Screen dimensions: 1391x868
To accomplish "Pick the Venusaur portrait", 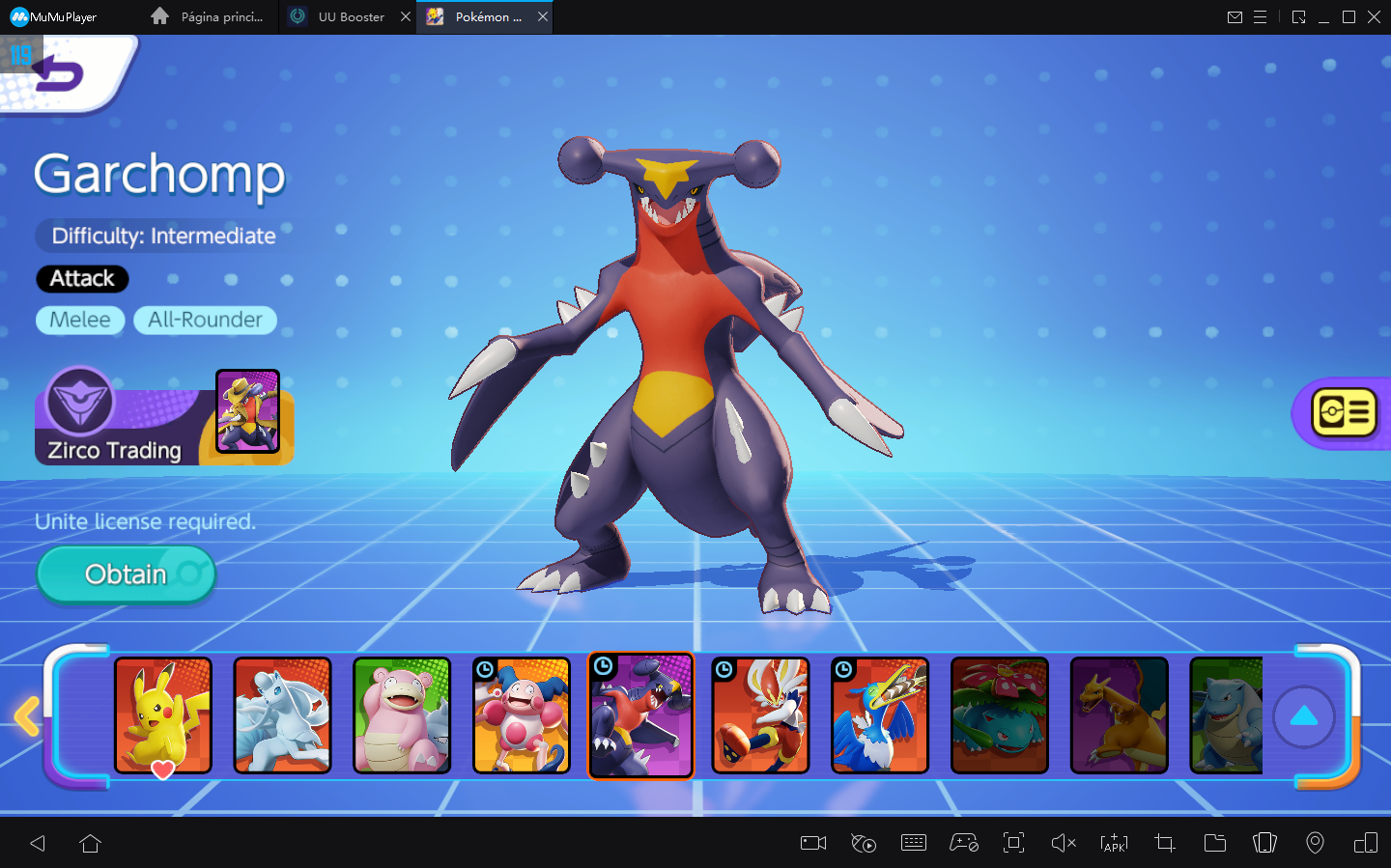I will [x=1000, y=715].
